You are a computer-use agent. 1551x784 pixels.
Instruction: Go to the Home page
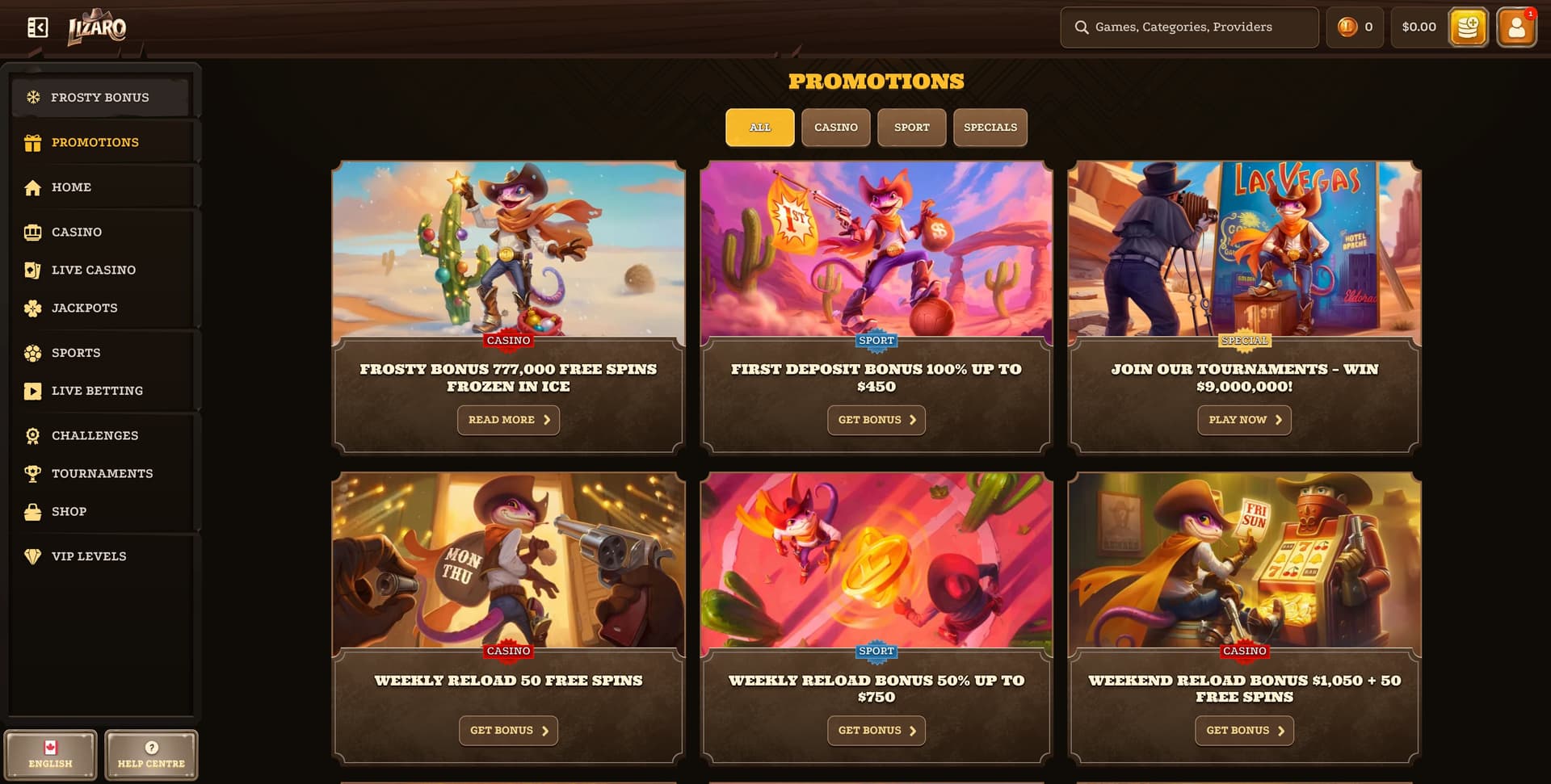(71, 187)
